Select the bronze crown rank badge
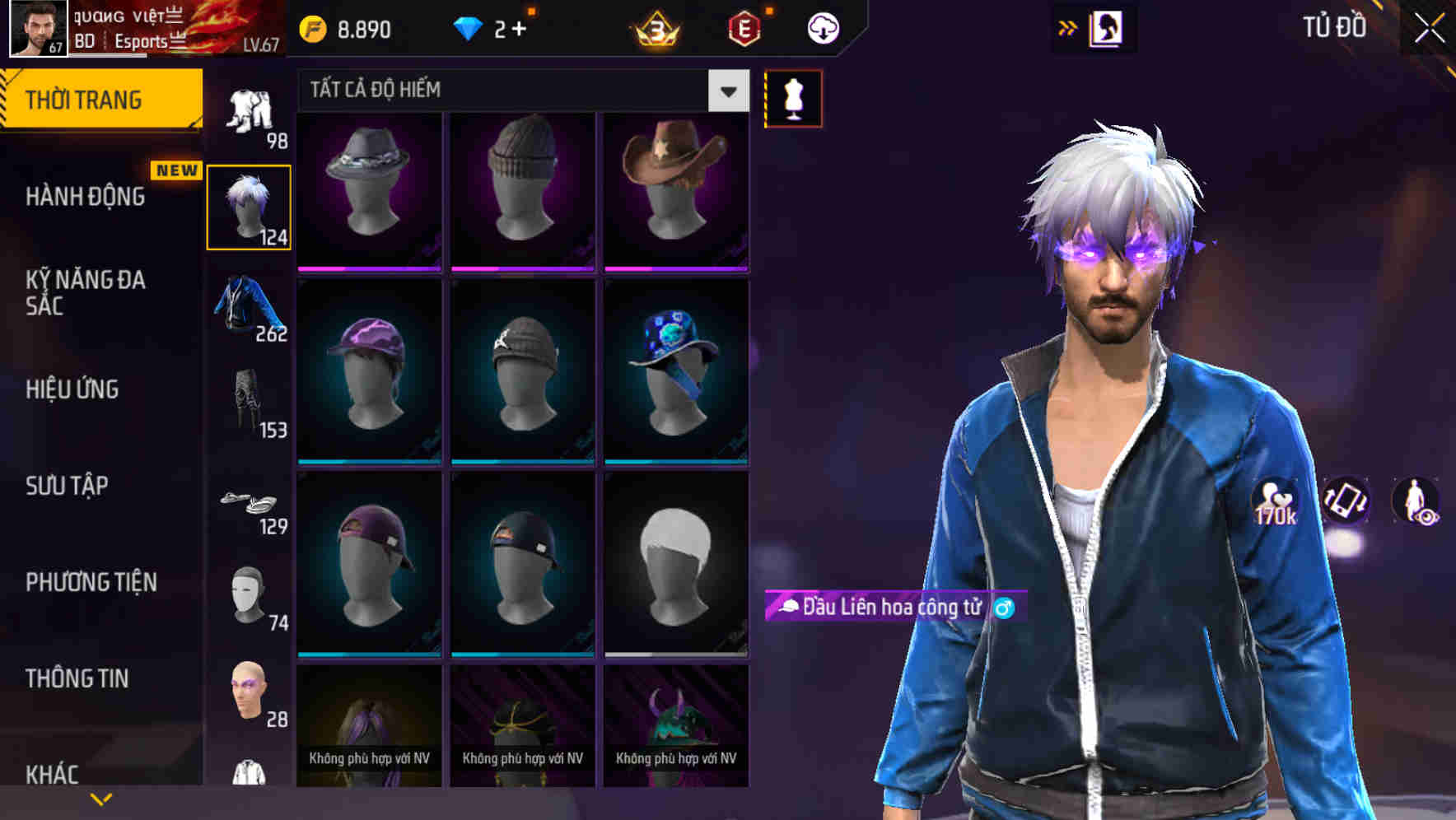The image size is (1456, 820). [x=653, y=27]
